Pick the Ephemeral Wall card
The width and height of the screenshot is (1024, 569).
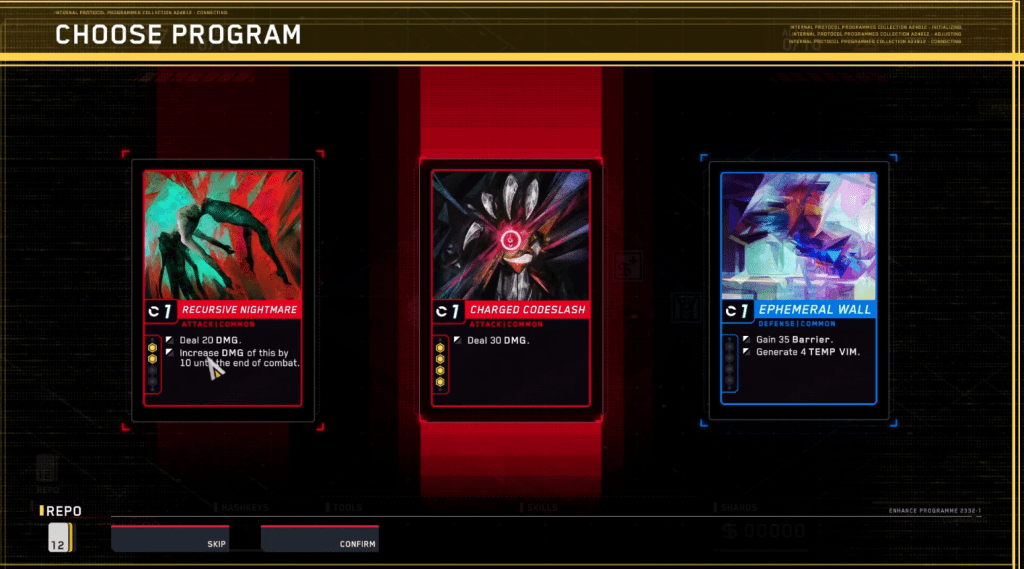[799, 289]
